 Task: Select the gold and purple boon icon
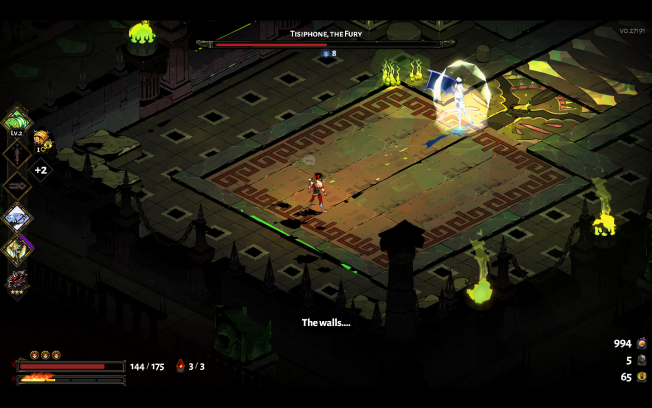[x=17, y=247]
